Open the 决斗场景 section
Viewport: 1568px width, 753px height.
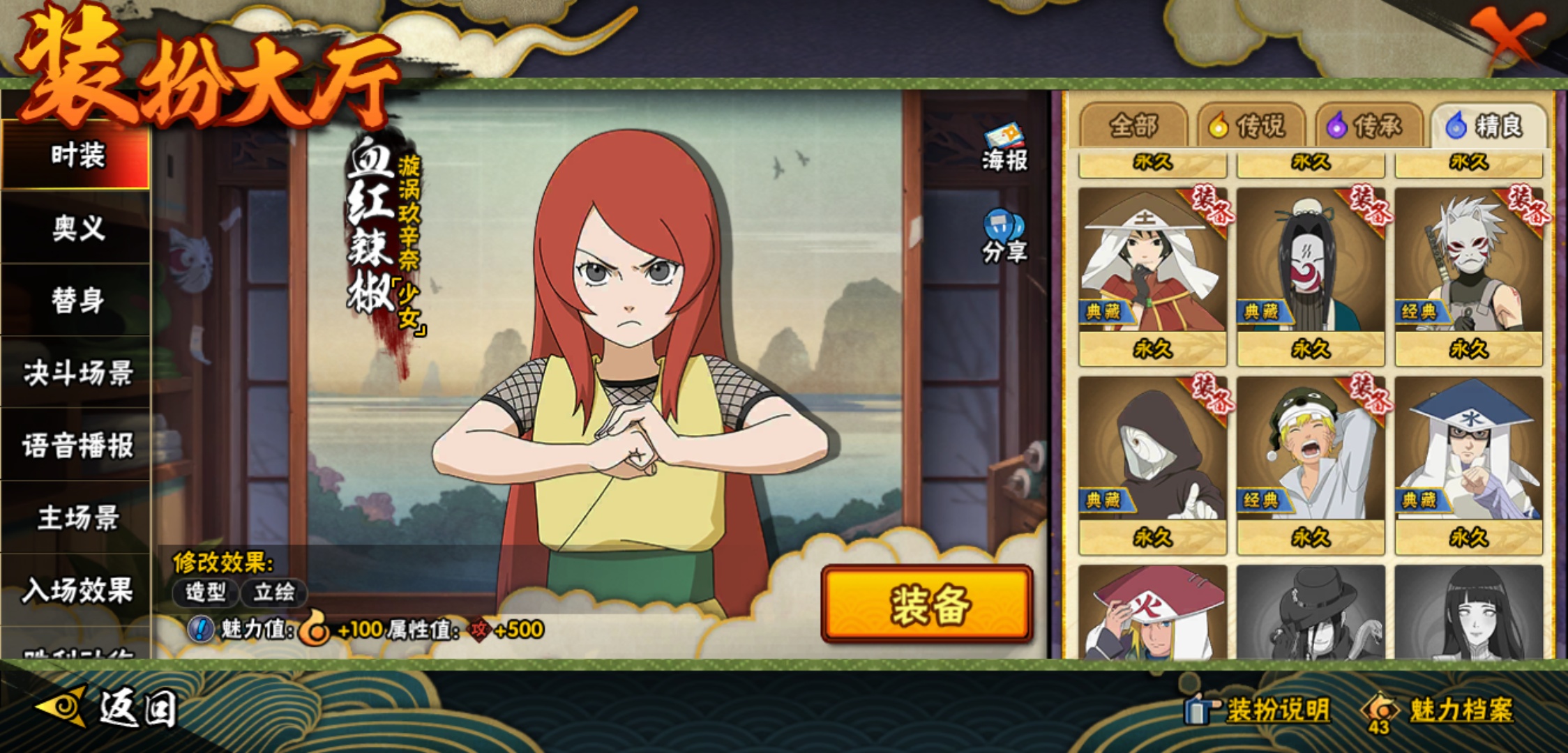(x=77, y=373)
